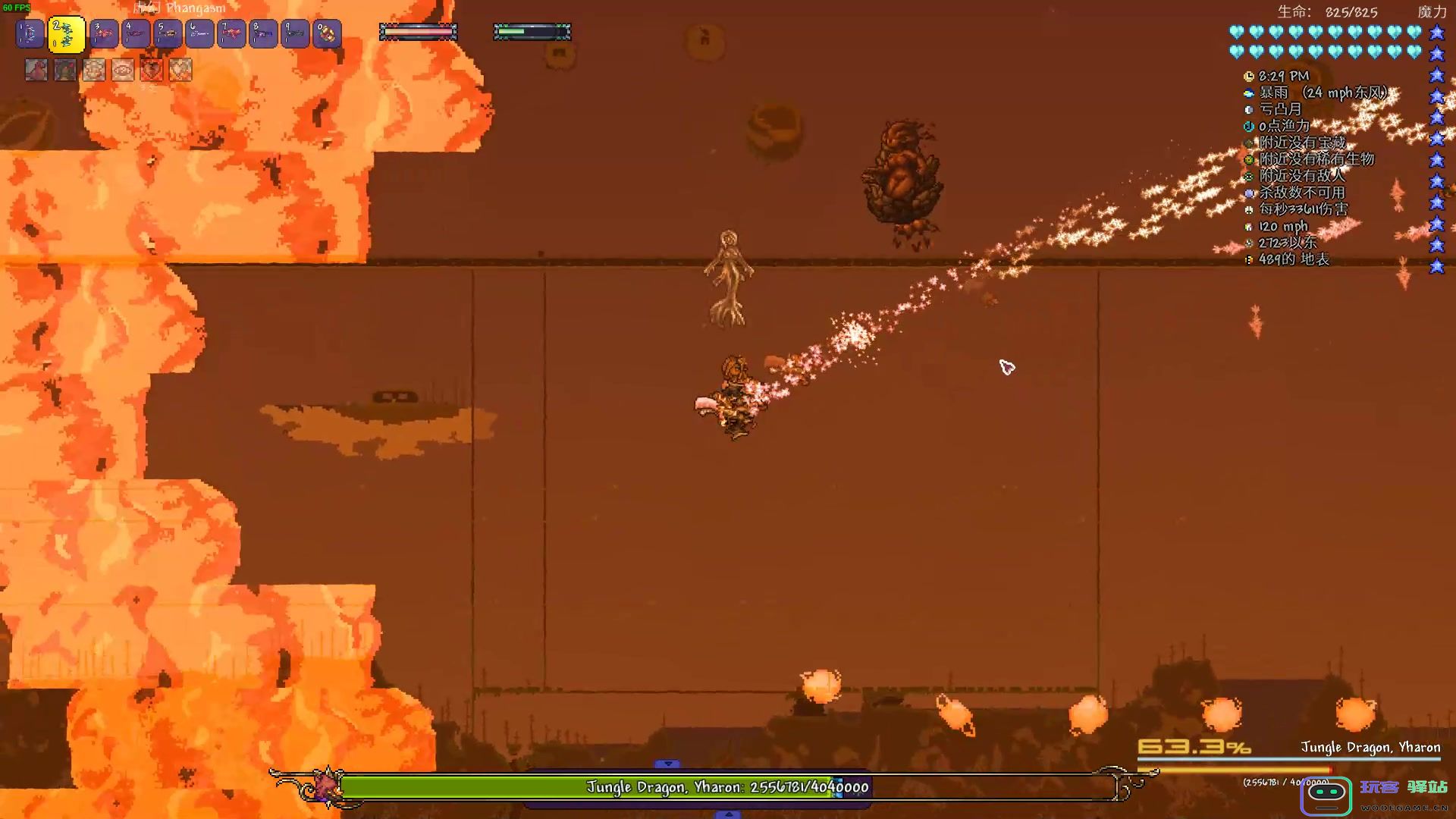The height and width of the screenshot is (819, 1456).
Task: Select the golden item in hotbar slot 0
Action: [x=328, y=34]
